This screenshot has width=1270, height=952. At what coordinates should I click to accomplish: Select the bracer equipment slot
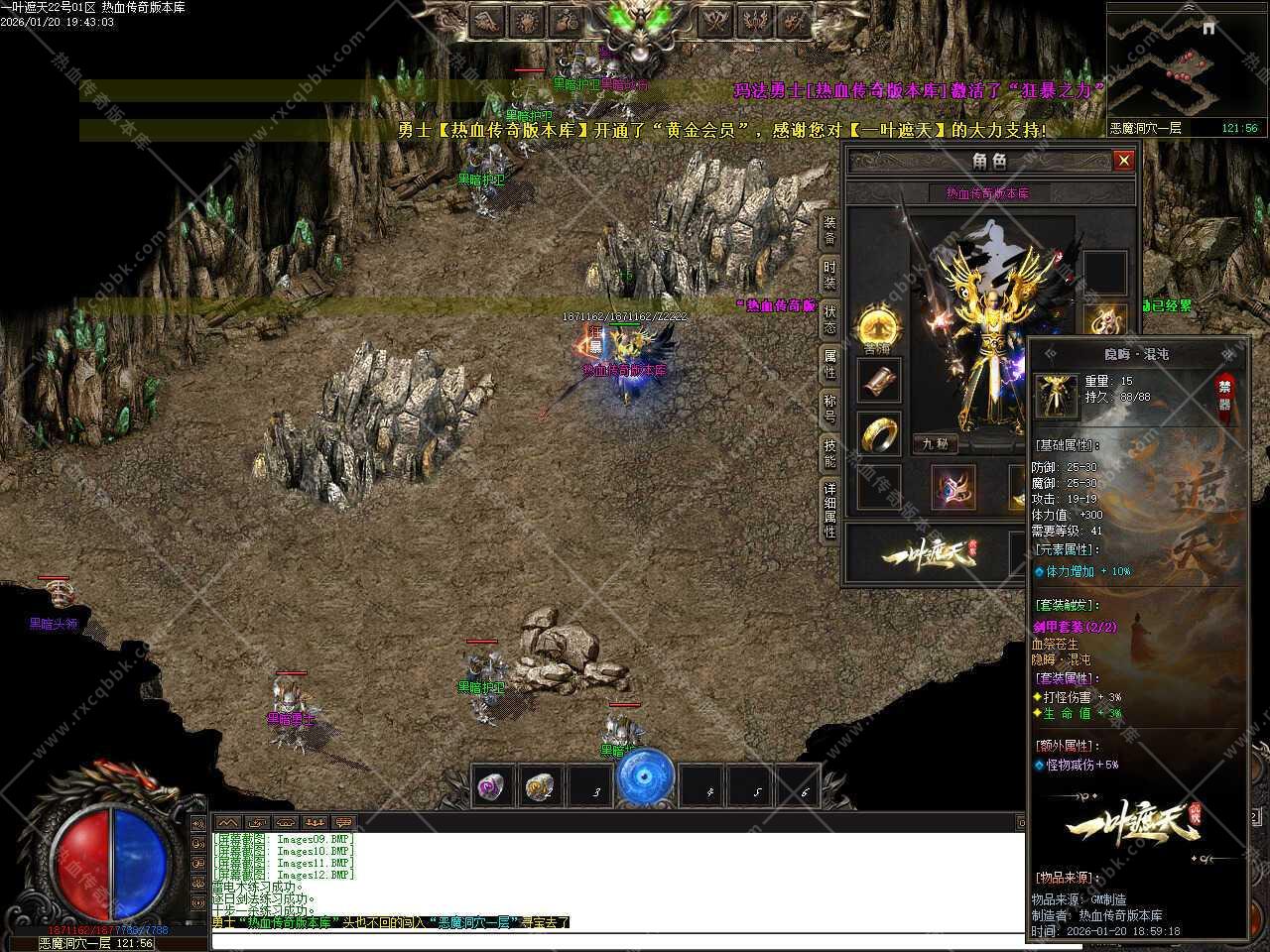point(879,383)
